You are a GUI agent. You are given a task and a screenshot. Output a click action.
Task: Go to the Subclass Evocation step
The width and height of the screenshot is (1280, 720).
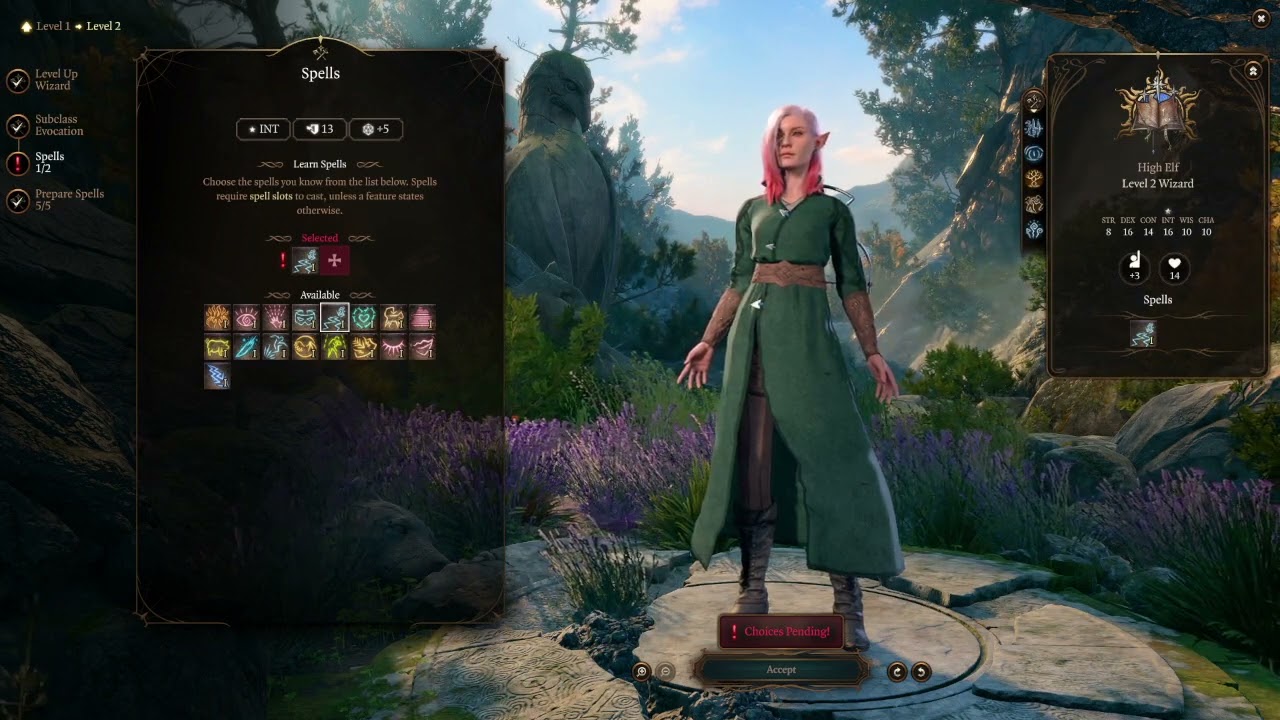18,126
